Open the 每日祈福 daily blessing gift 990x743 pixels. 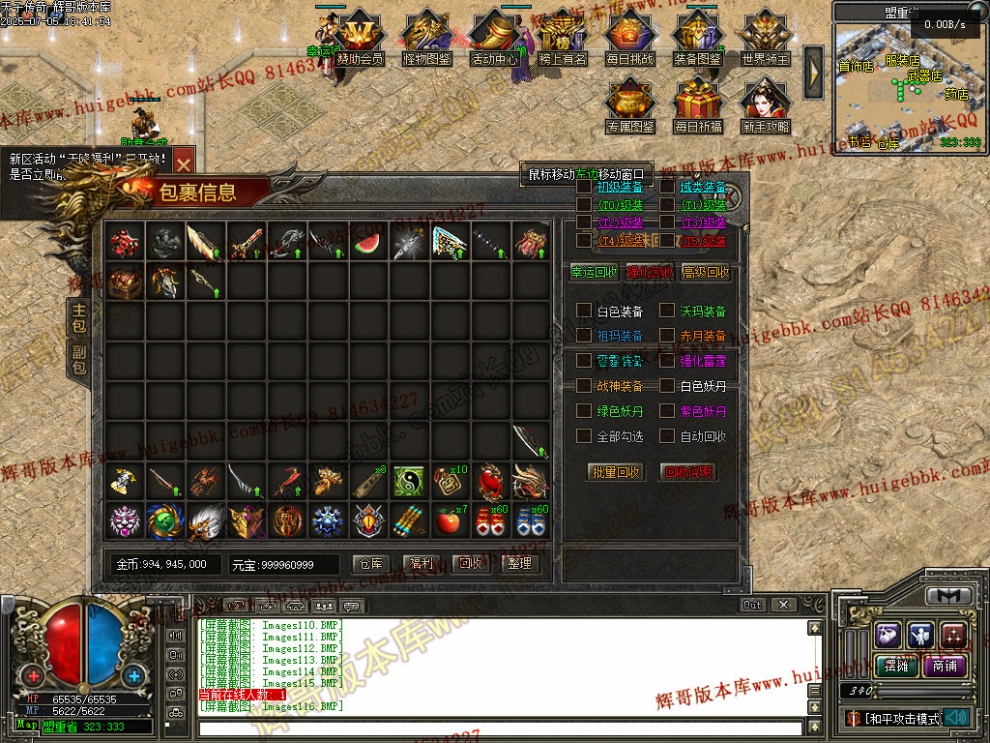[x=698, y=107]
